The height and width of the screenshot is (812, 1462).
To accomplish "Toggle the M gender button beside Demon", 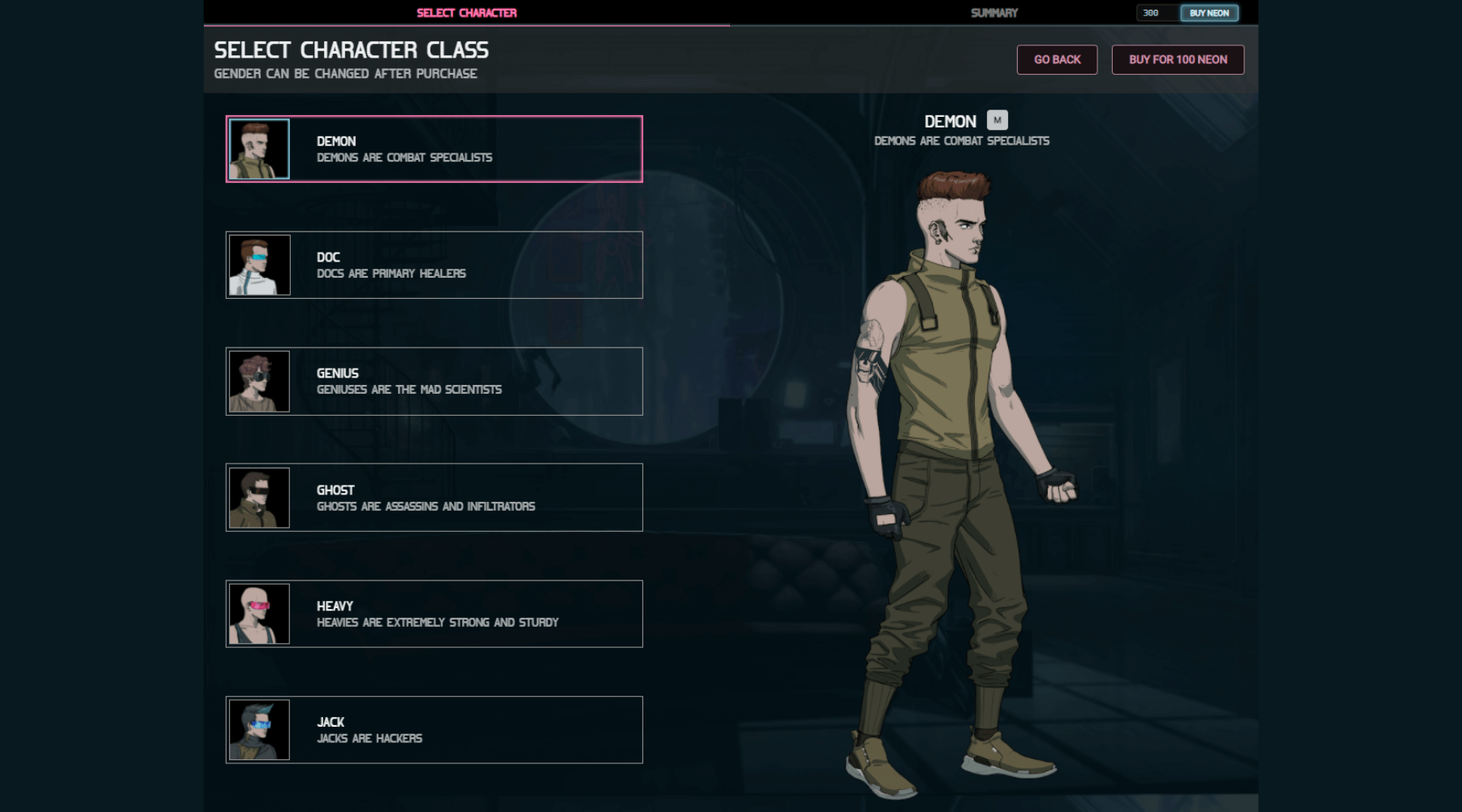I will 997,120.
